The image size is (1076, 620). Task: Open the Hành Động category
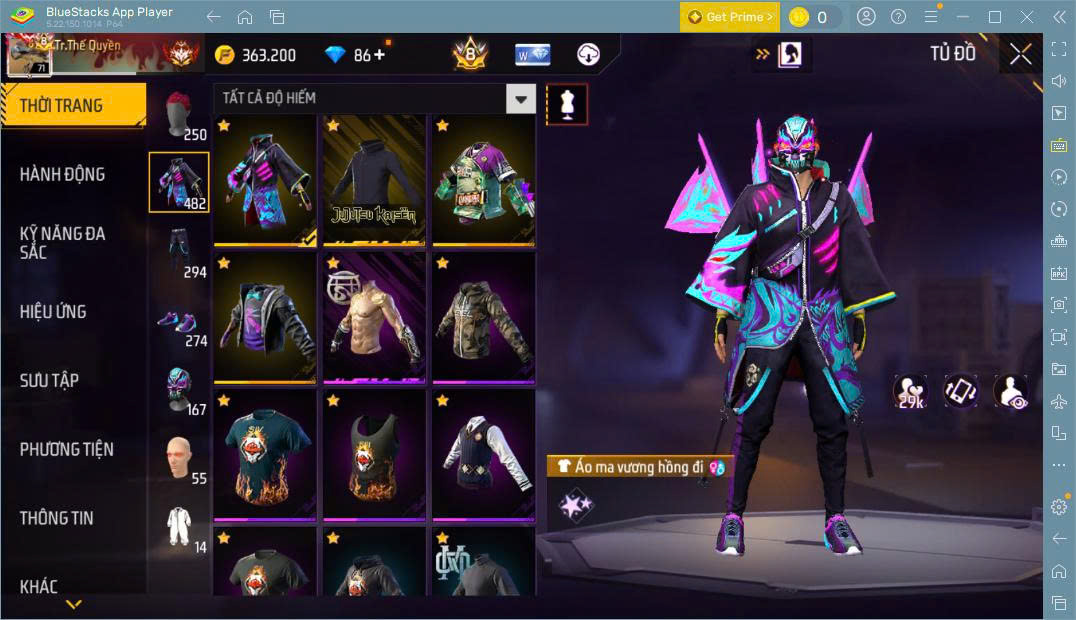pyautogui.click(x=62, y=174)
